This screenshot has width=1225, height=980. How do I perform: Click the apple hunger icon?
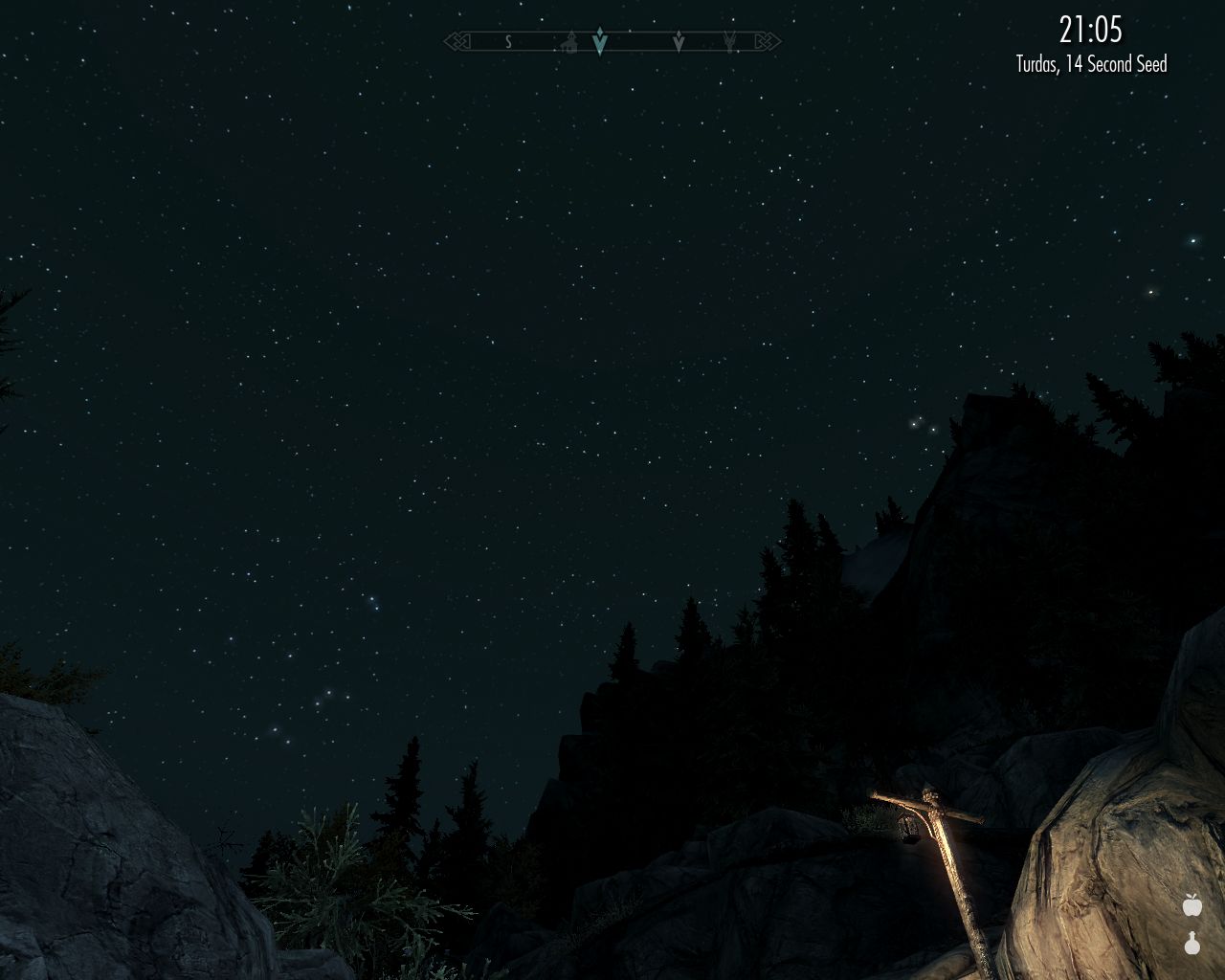point(1192,904)
